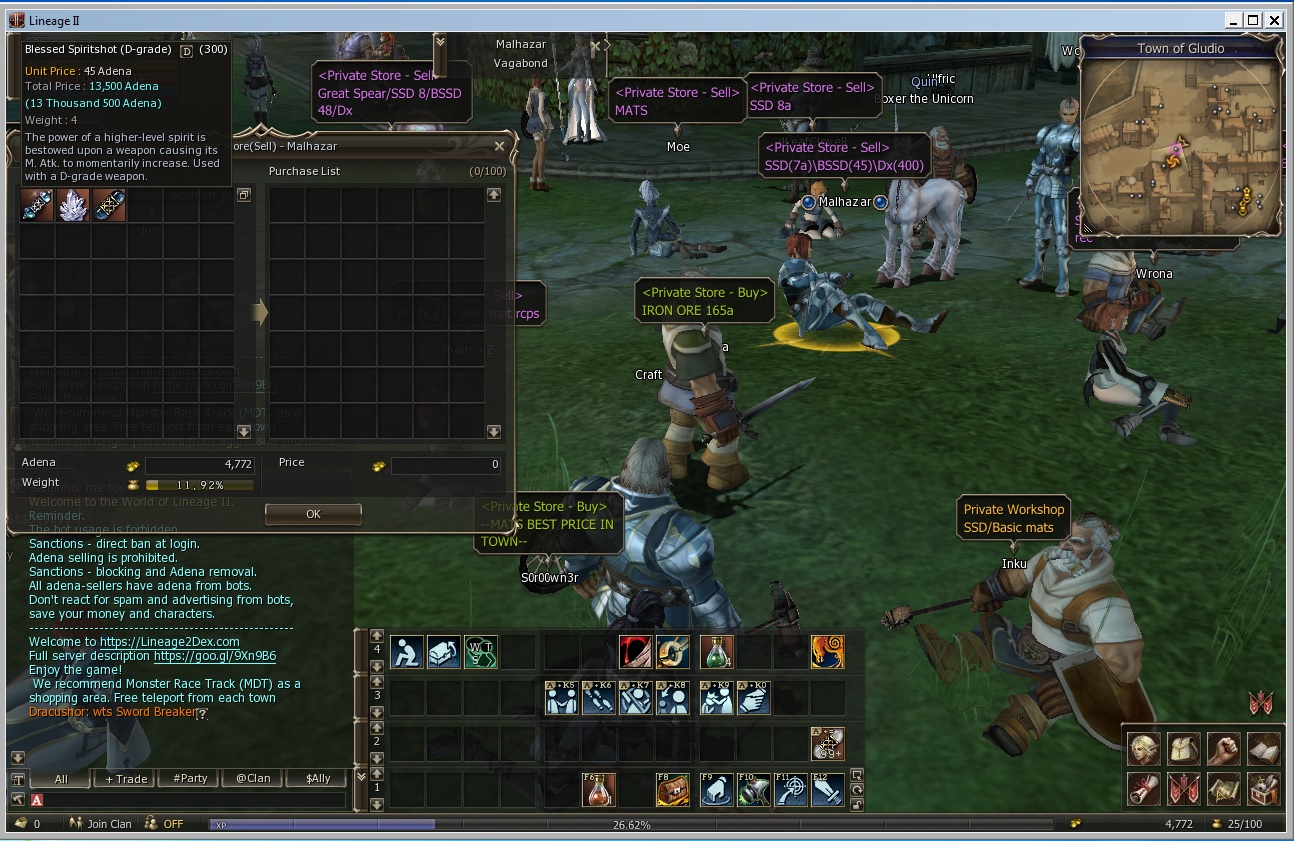Open the #Party chat tab
This screenshot has height=841, width=1294.
tap(189, 779)
